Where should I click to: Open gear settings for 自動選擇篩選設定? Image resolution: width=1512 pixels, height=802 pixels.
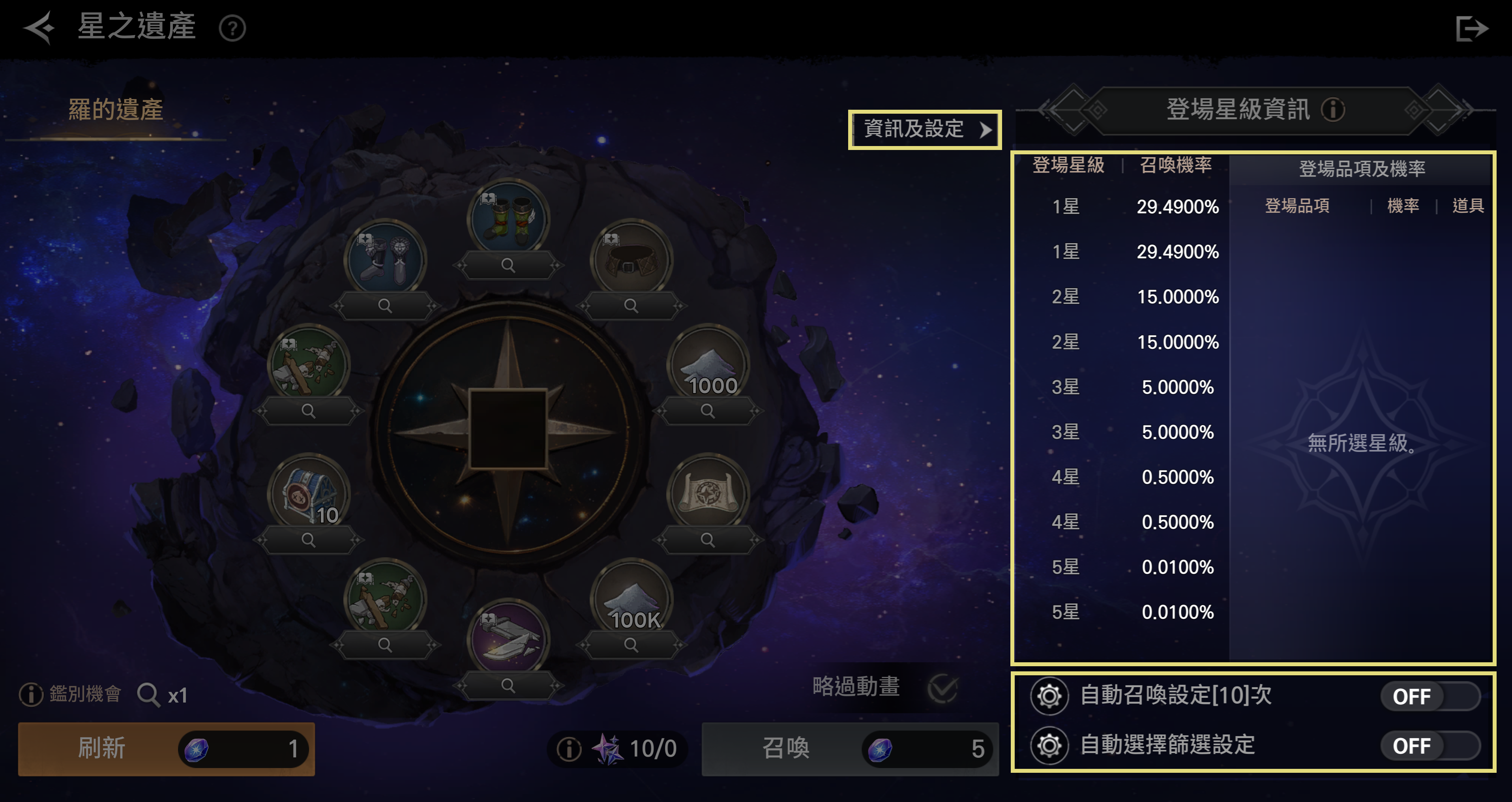(x=1049, y=746)
